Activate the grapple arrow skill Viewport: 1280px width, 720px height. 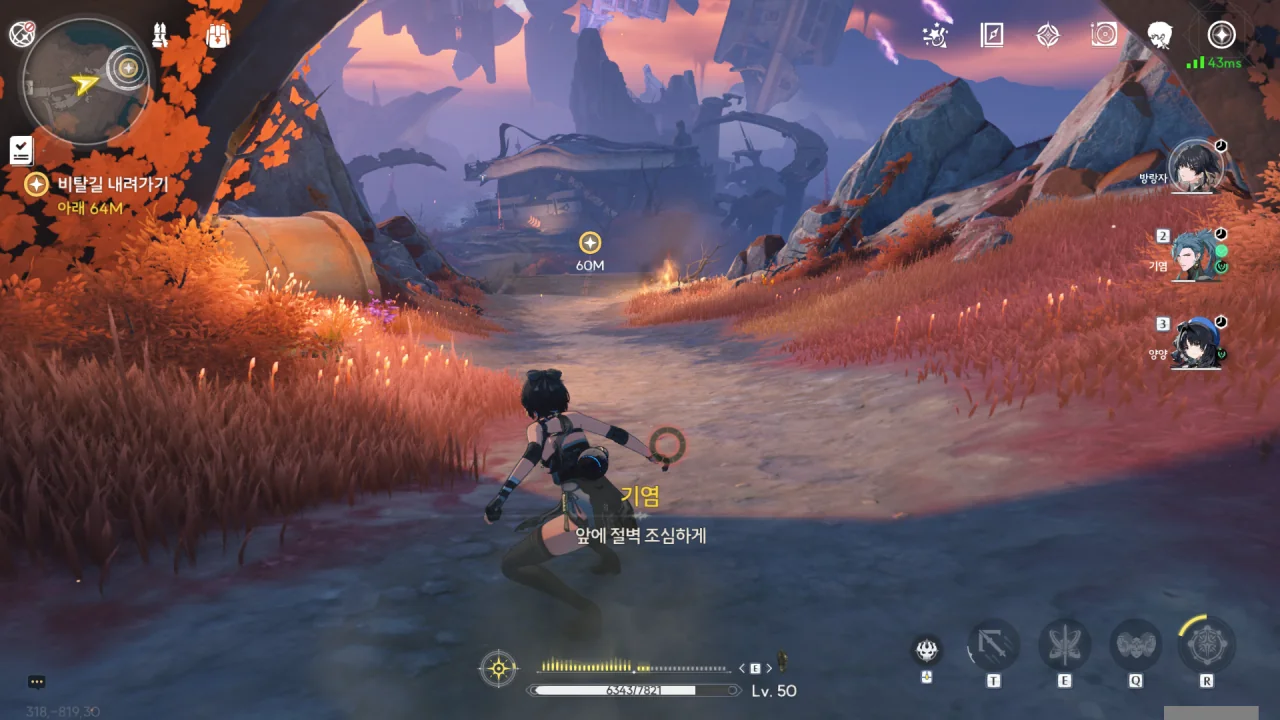pyautogui.click(x=993, y=646)
